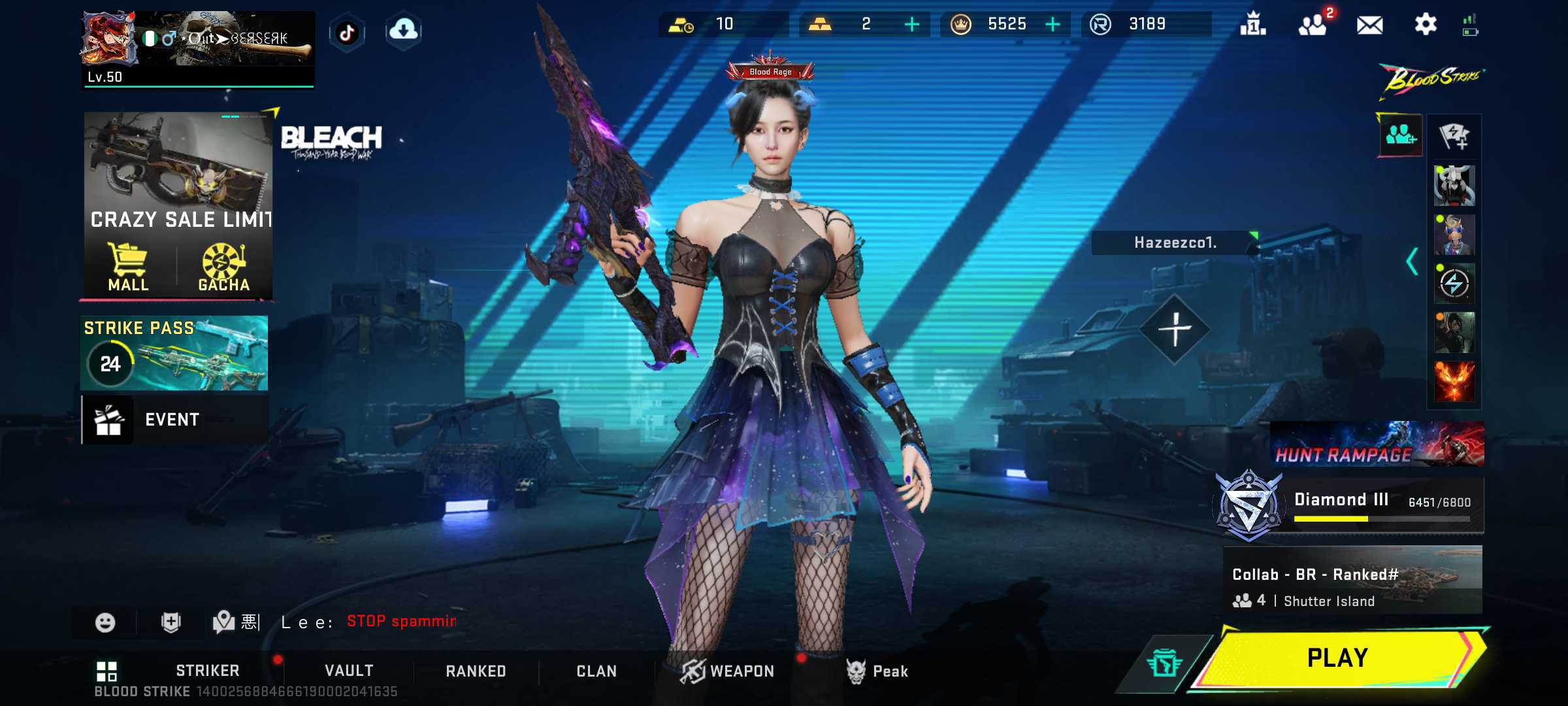Open the CLAN tab

click(596, 671)
